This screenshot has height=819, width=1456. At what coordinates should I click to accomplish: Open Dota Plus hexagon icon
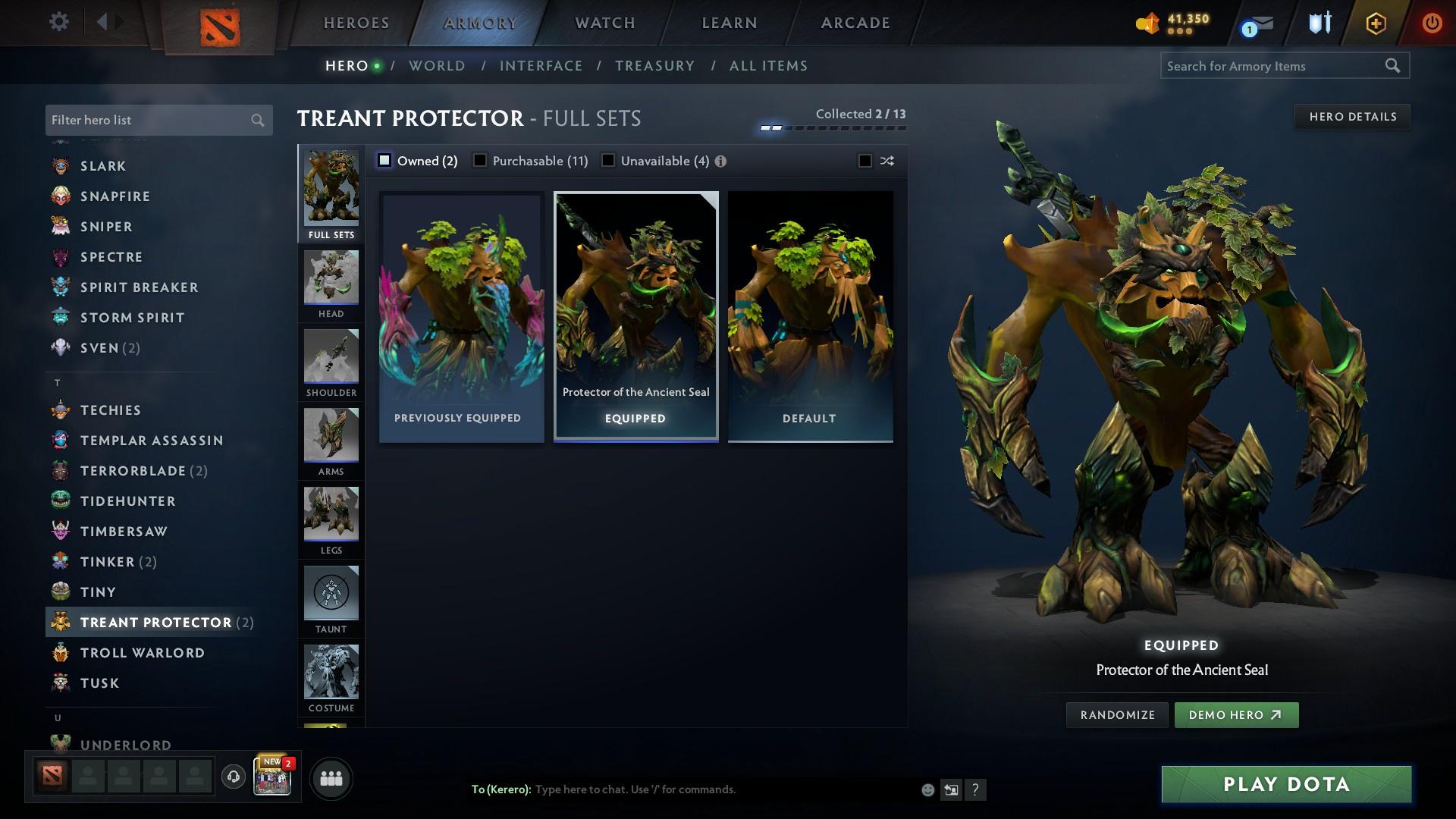click(x=1375, y=23)
